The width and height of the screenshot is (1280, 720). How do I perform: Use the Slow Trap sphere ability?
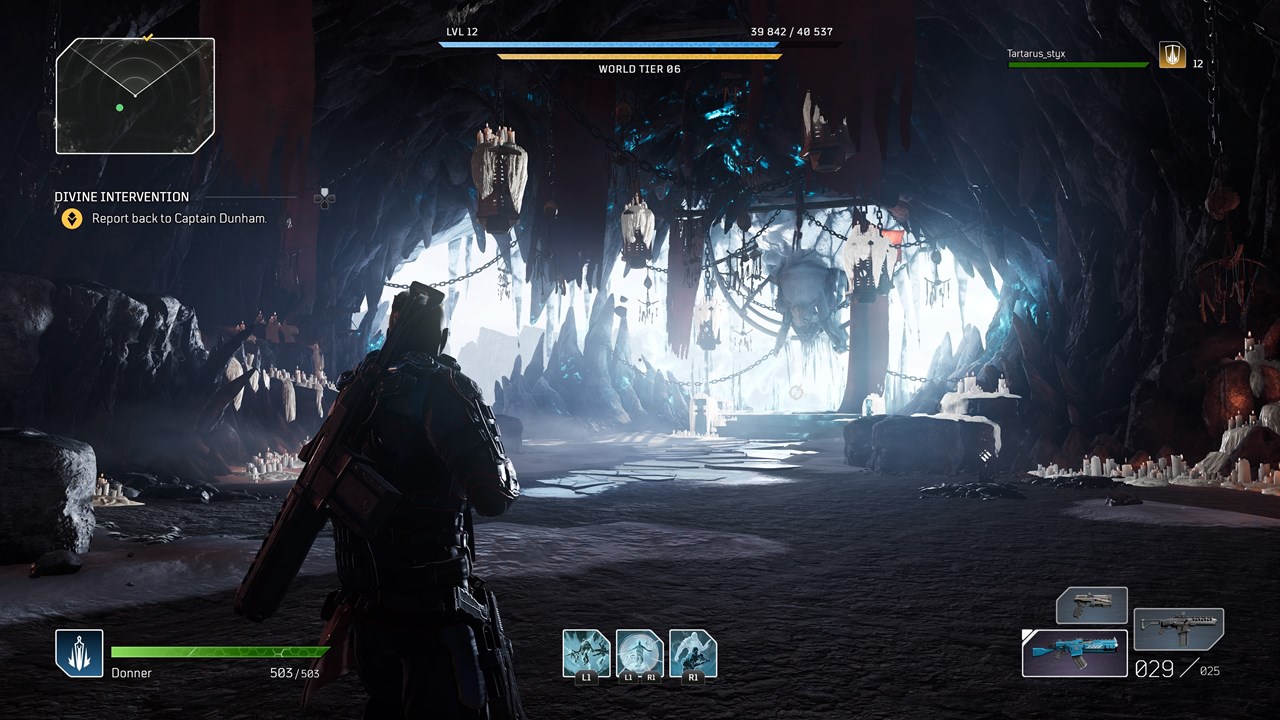click(x=640, y=653)
